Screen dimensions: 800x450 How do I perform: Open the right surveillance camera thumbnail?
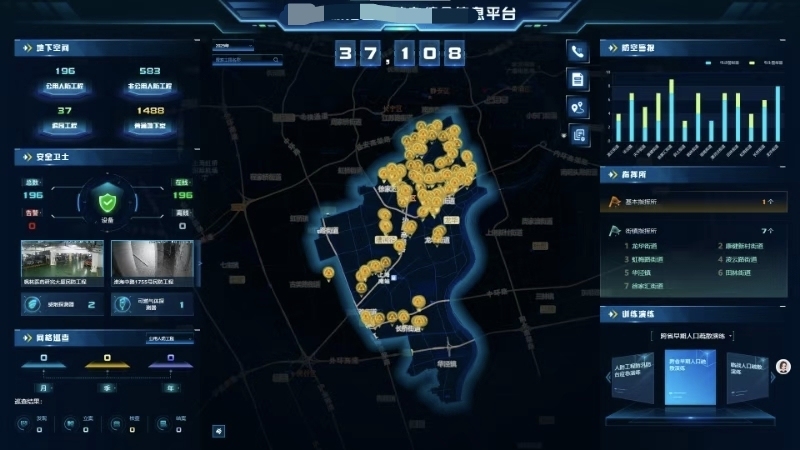pos(152,262)
